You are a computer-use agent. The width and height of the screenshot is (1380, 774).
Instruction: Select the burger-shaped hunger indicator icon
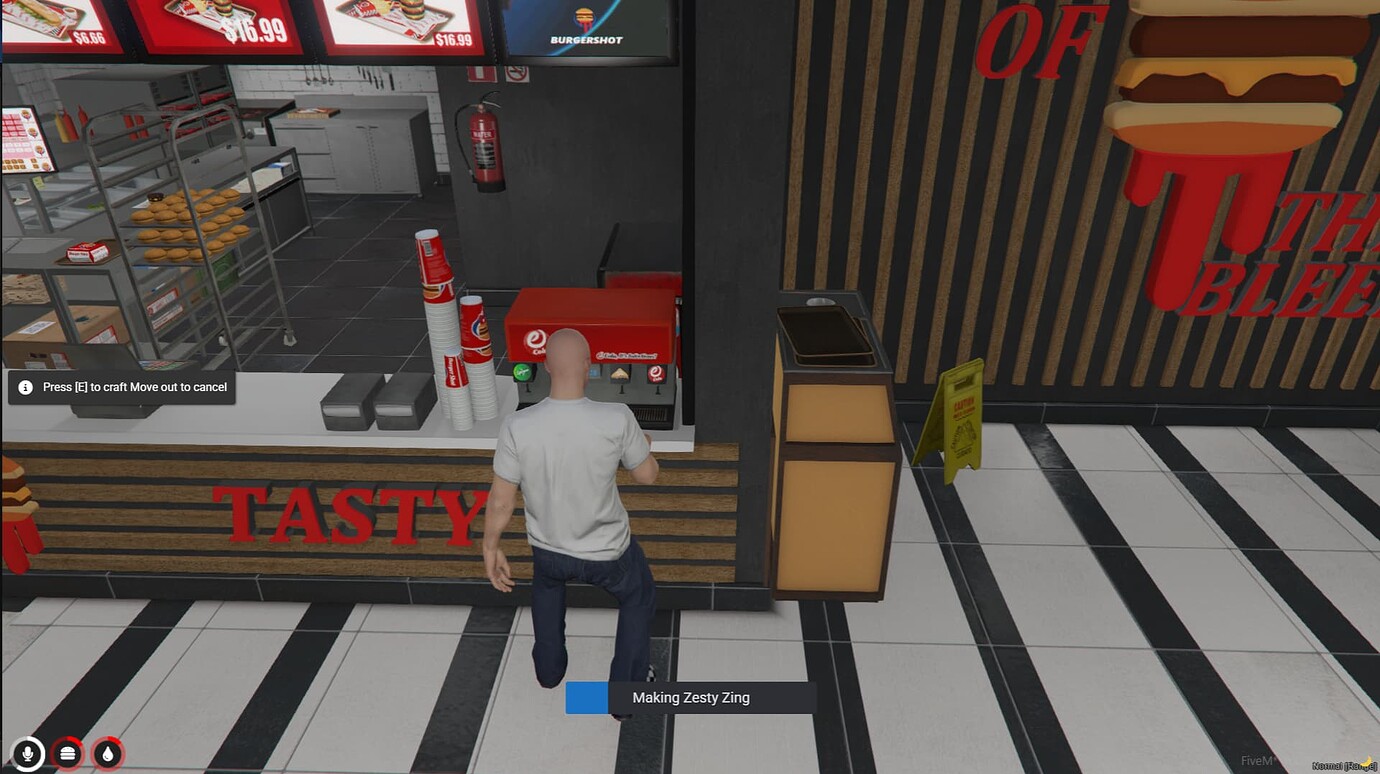[67, 753]
